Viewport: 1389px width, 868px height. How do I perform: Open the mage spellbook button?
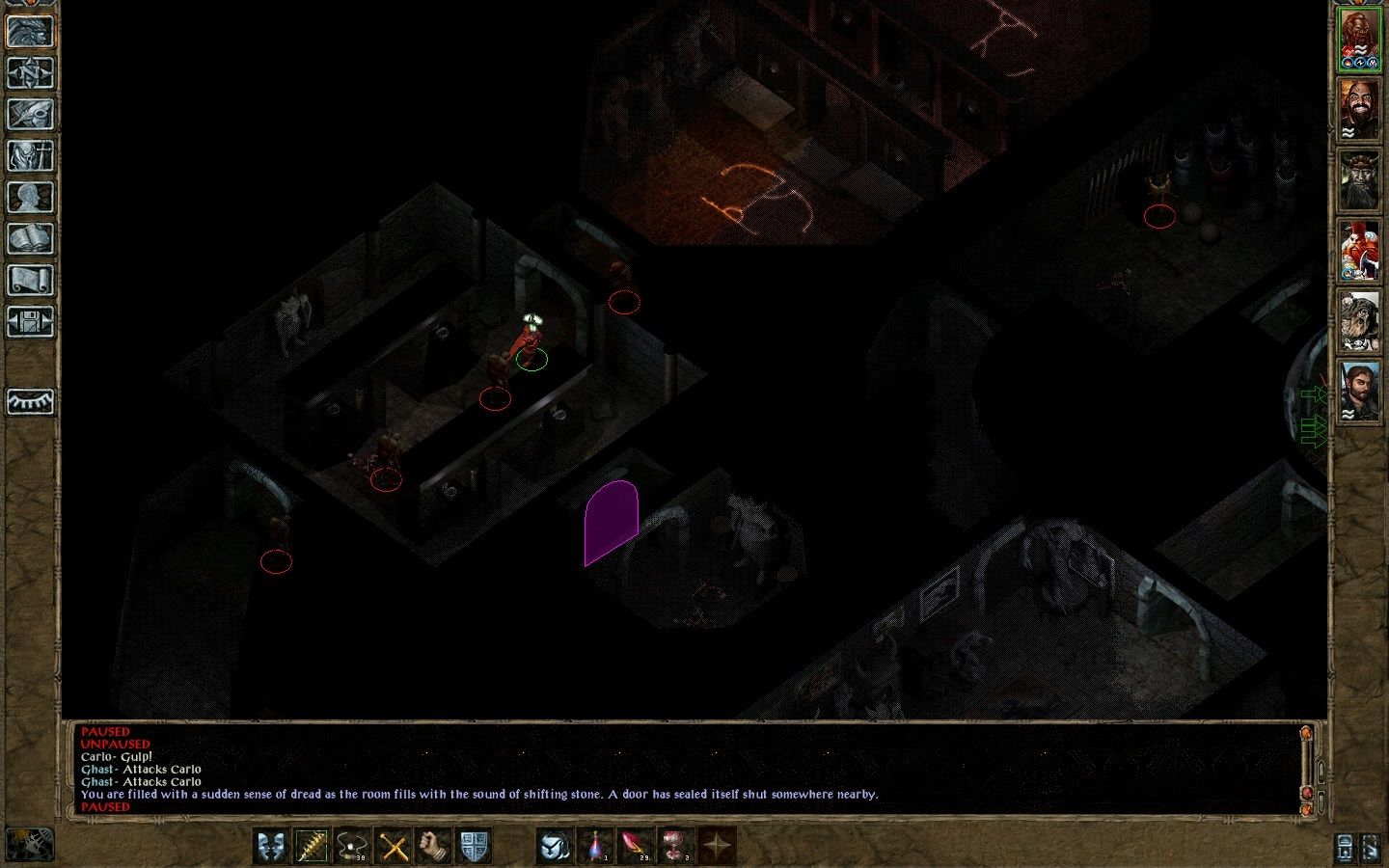pos(30,239)
